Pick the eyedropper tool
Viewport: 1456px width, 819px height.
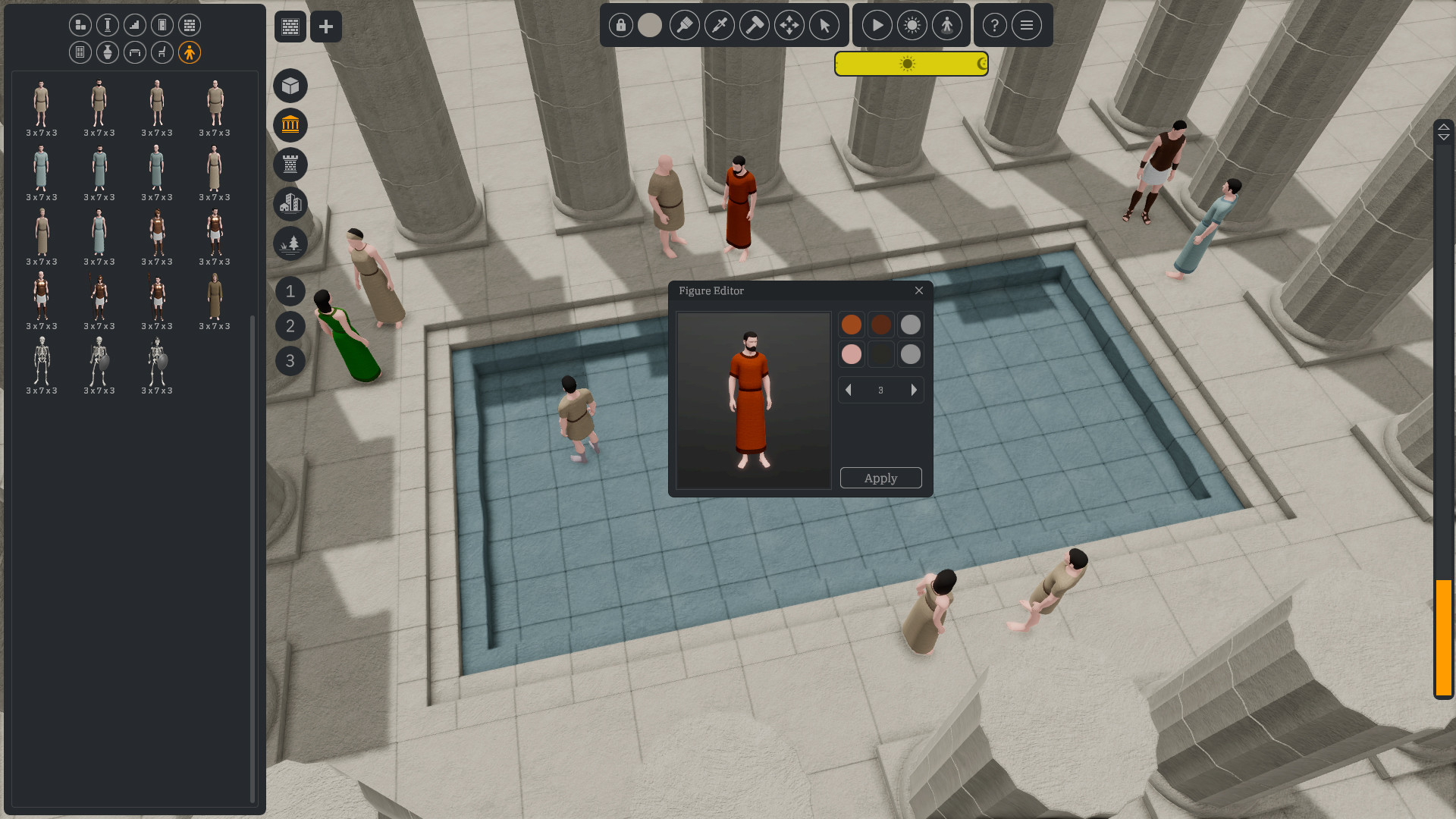pos(720,25)
